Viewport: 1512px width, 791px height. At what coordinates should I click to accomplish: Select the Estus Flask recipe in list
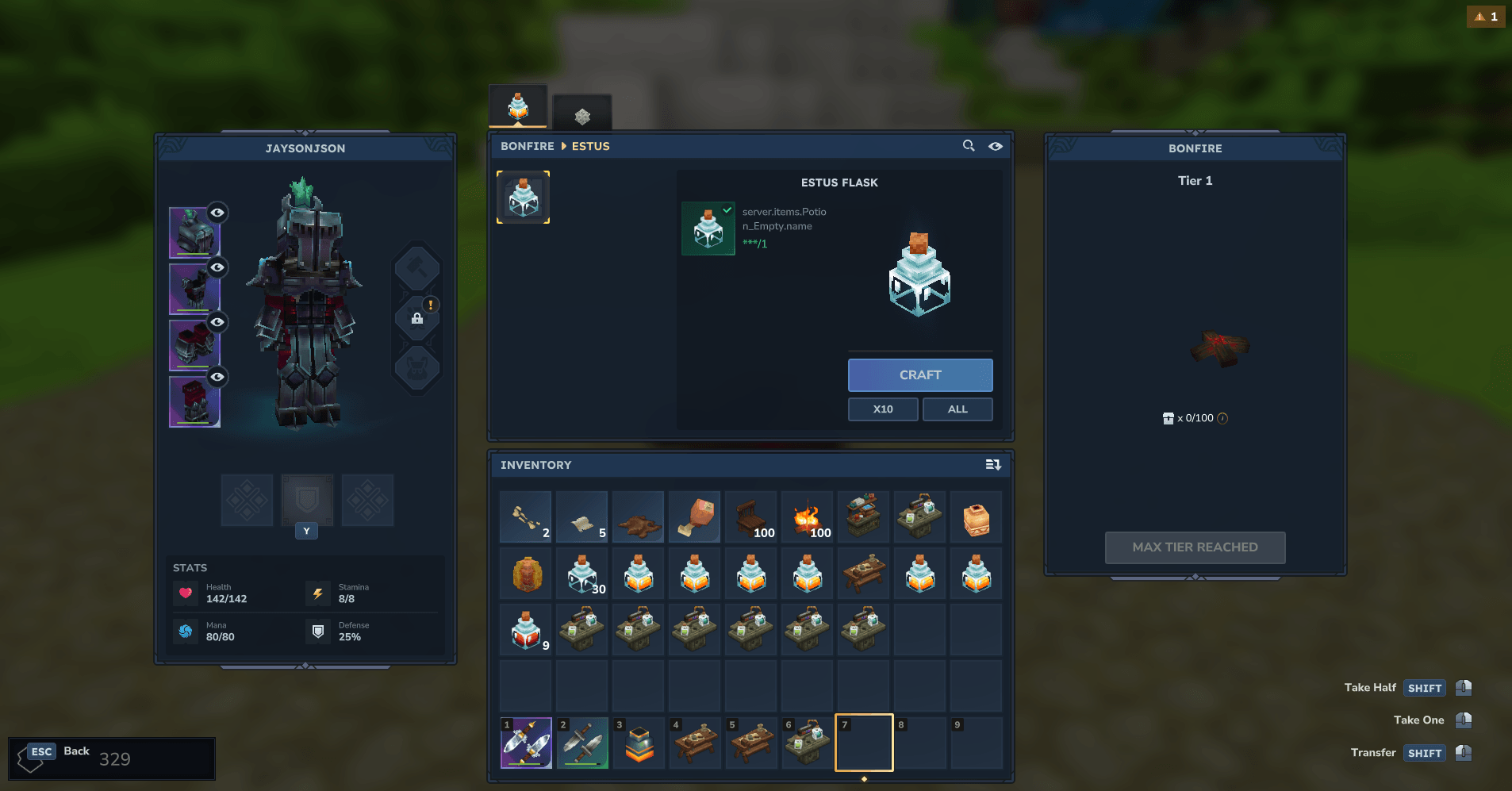[523, 198]
